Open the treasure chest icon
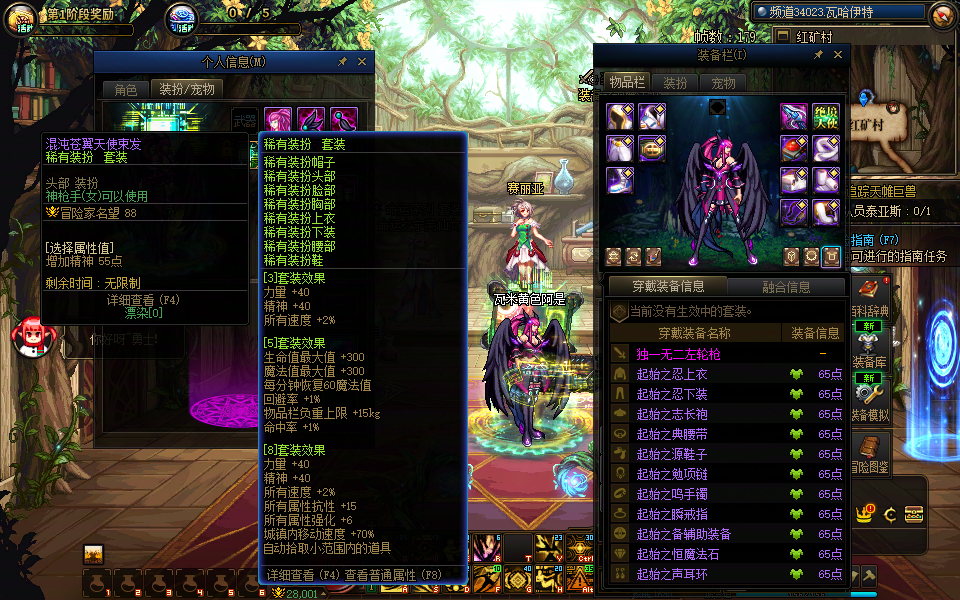Image resolution: width=960 pixels, height=600 pixels. [x=914, y=514]
